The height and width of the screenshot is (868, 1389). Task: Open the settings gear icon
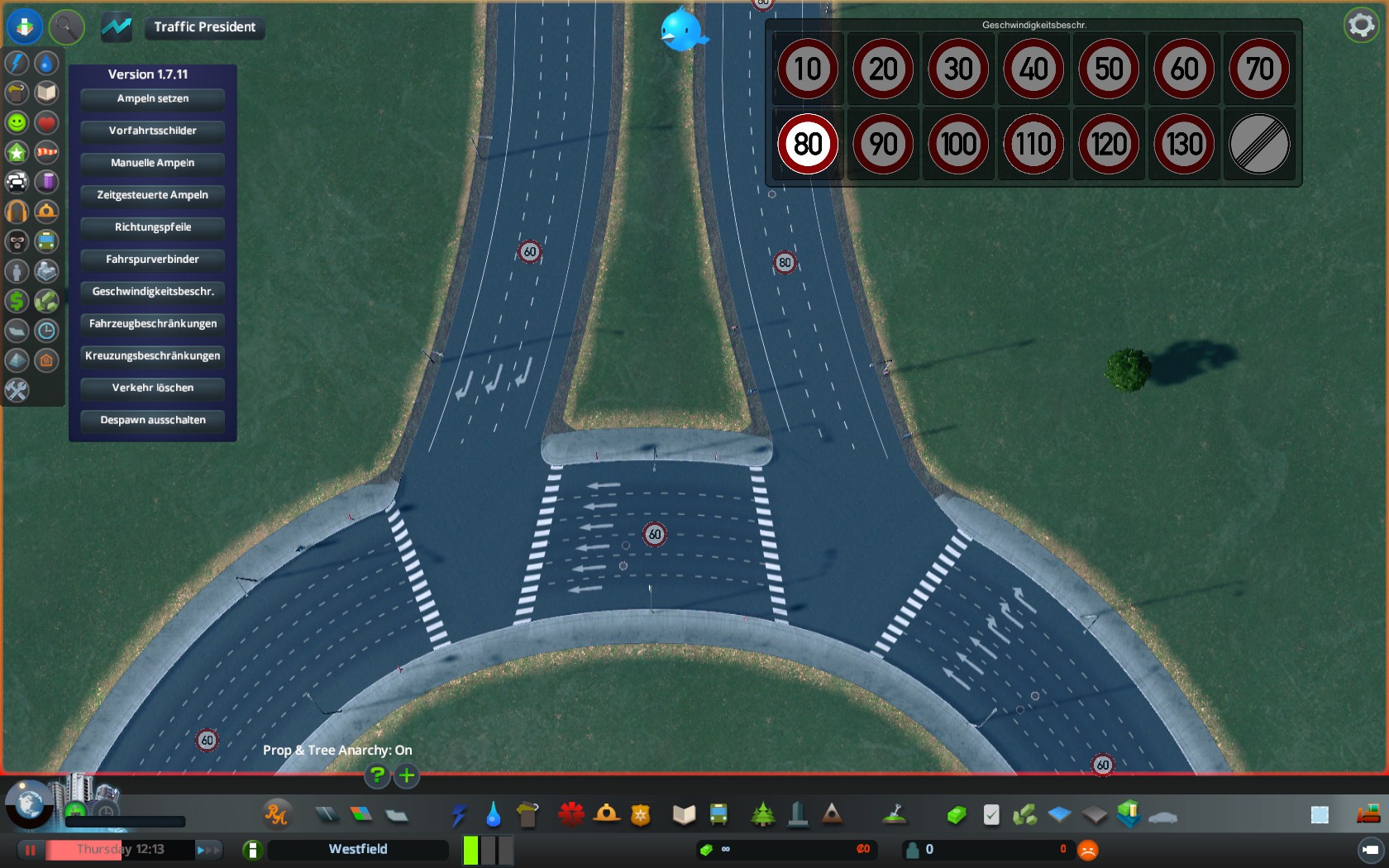click(1361, 26)
